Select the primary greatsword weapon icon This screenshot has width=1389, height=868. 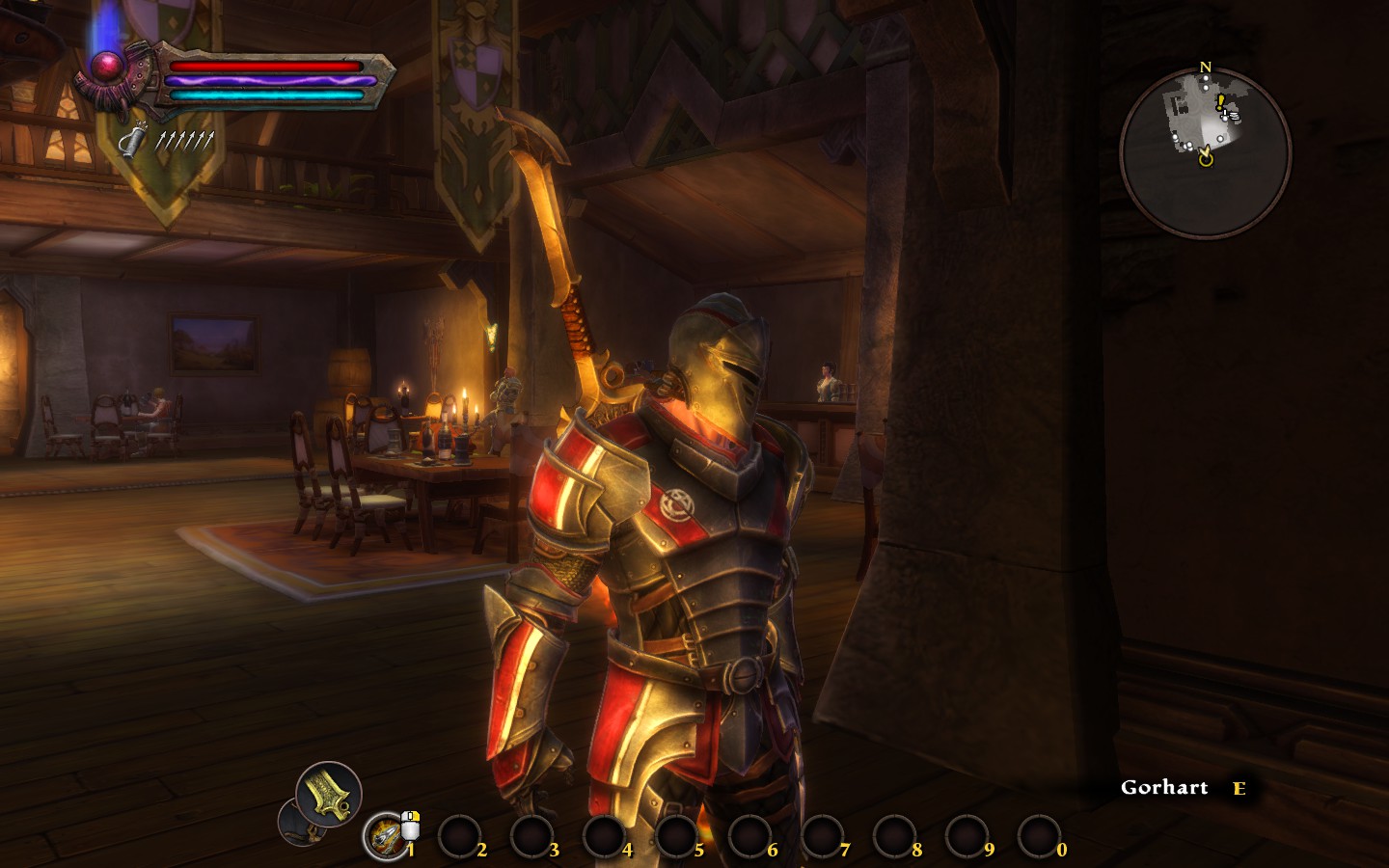click(329, 794)
